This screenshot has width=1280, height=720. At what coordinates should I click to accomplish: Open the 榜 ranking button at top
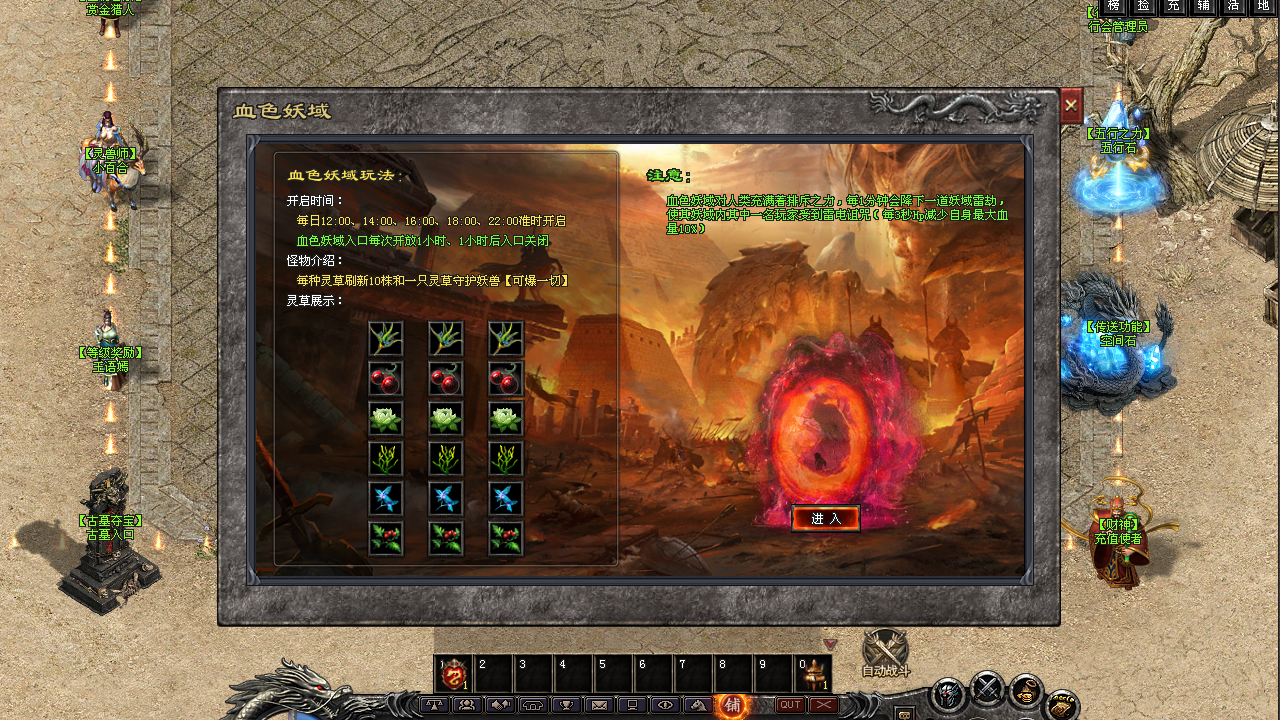(1114, 6)
